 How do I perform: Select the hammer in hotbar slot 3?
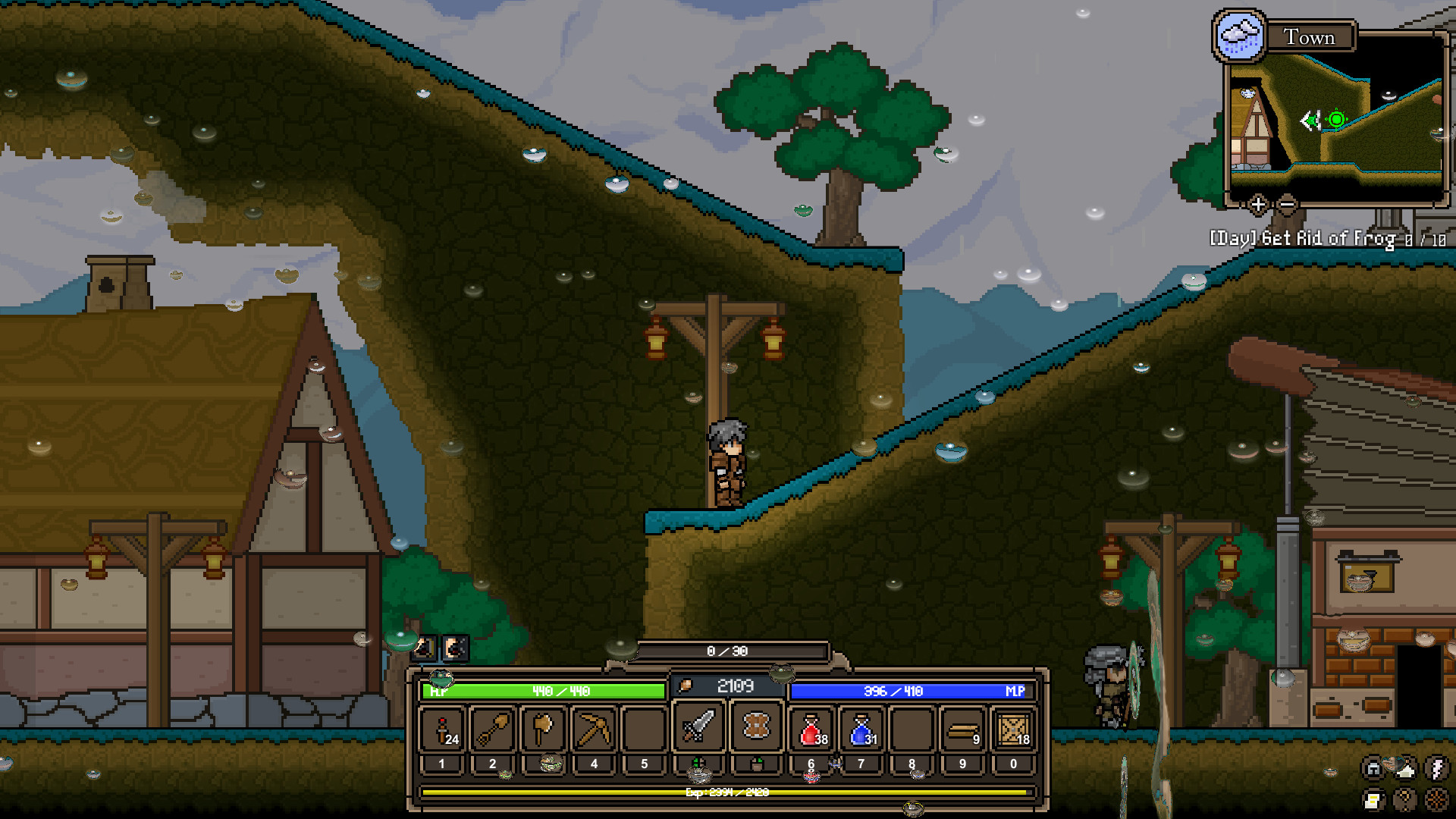pos(543,729)
